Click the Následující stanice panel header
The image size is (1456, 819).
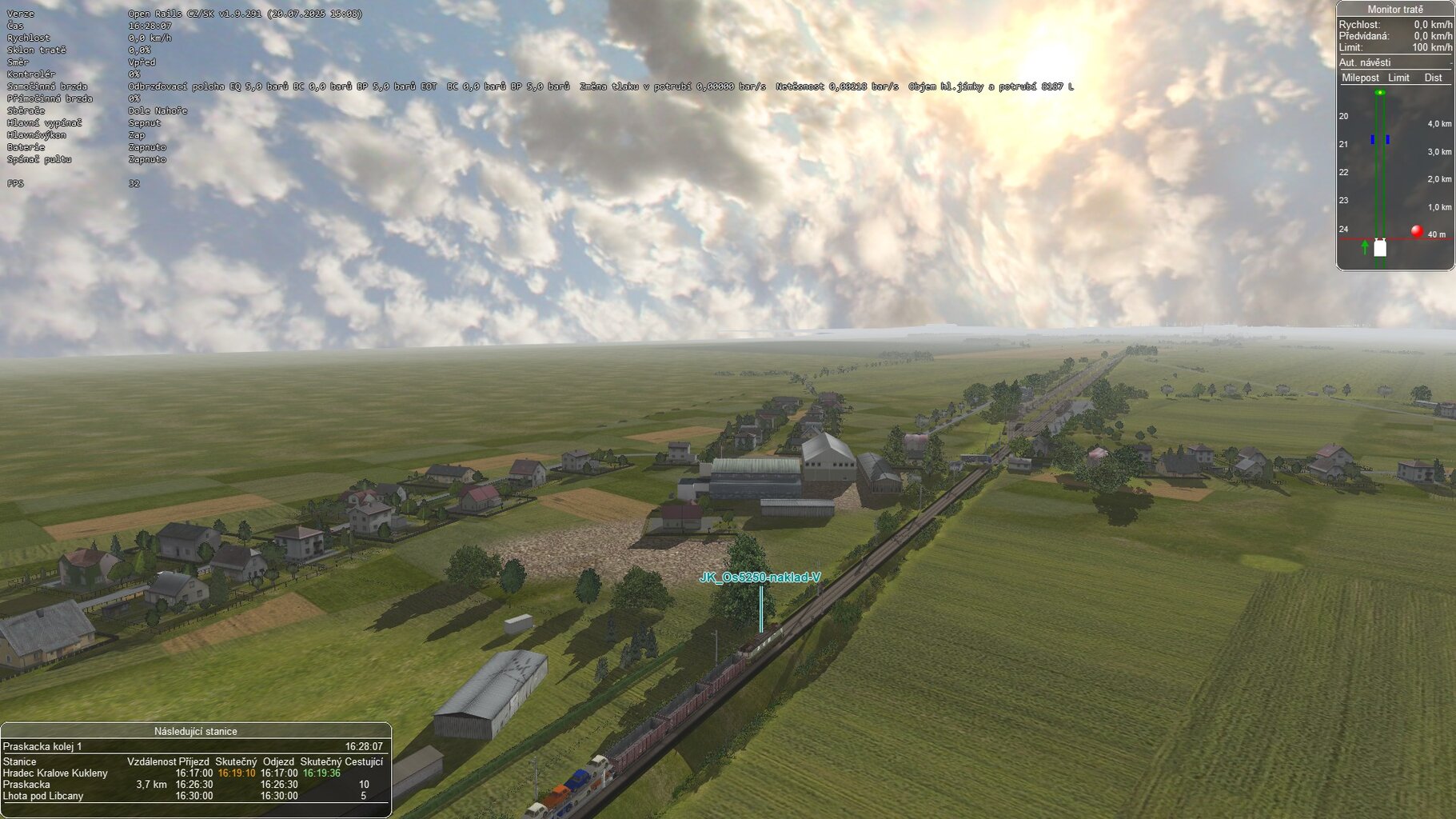(x=195, y=731)
